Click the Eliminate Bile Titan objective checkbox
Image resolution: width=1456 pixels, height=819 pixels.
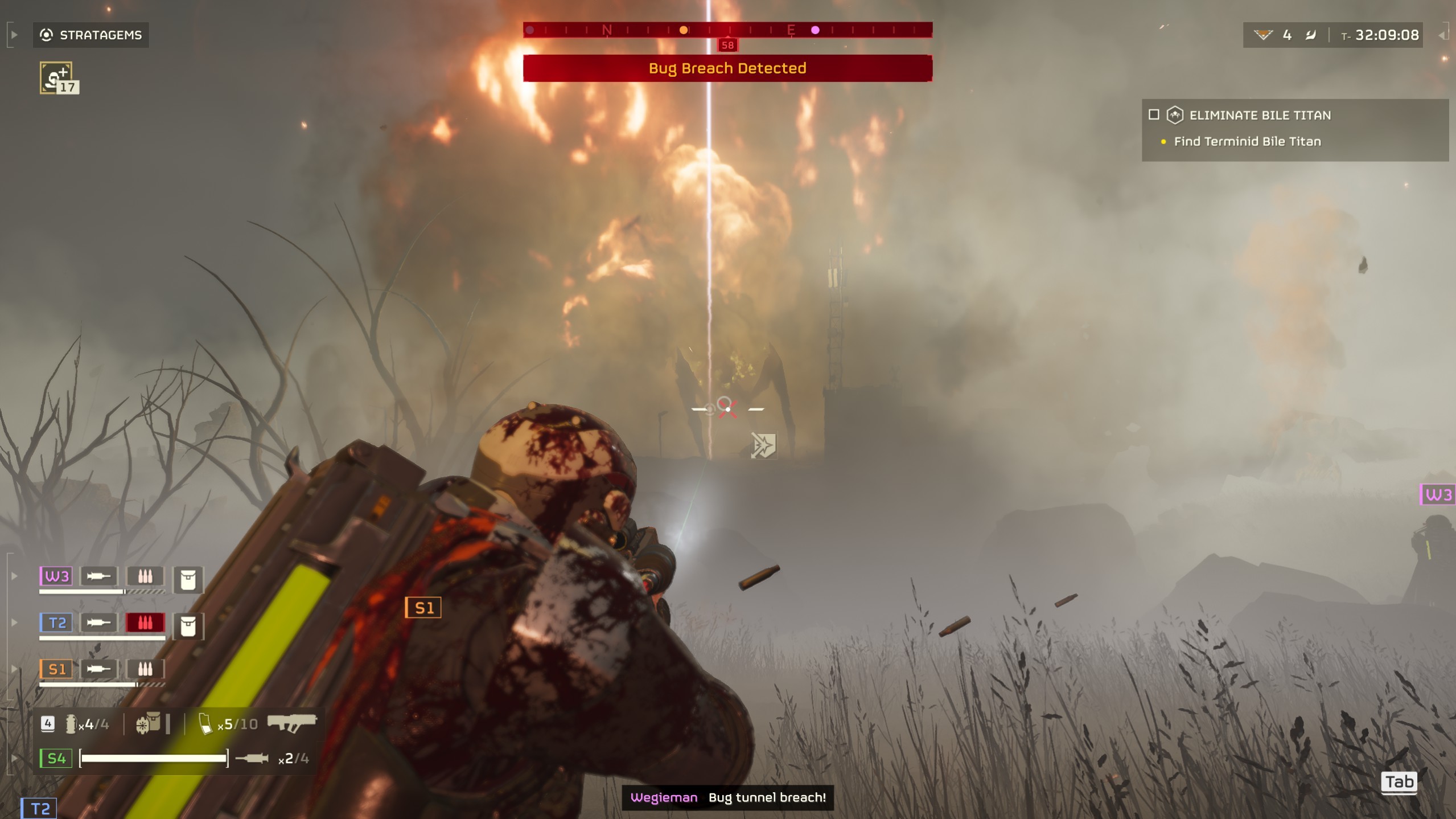point(1154,115)
